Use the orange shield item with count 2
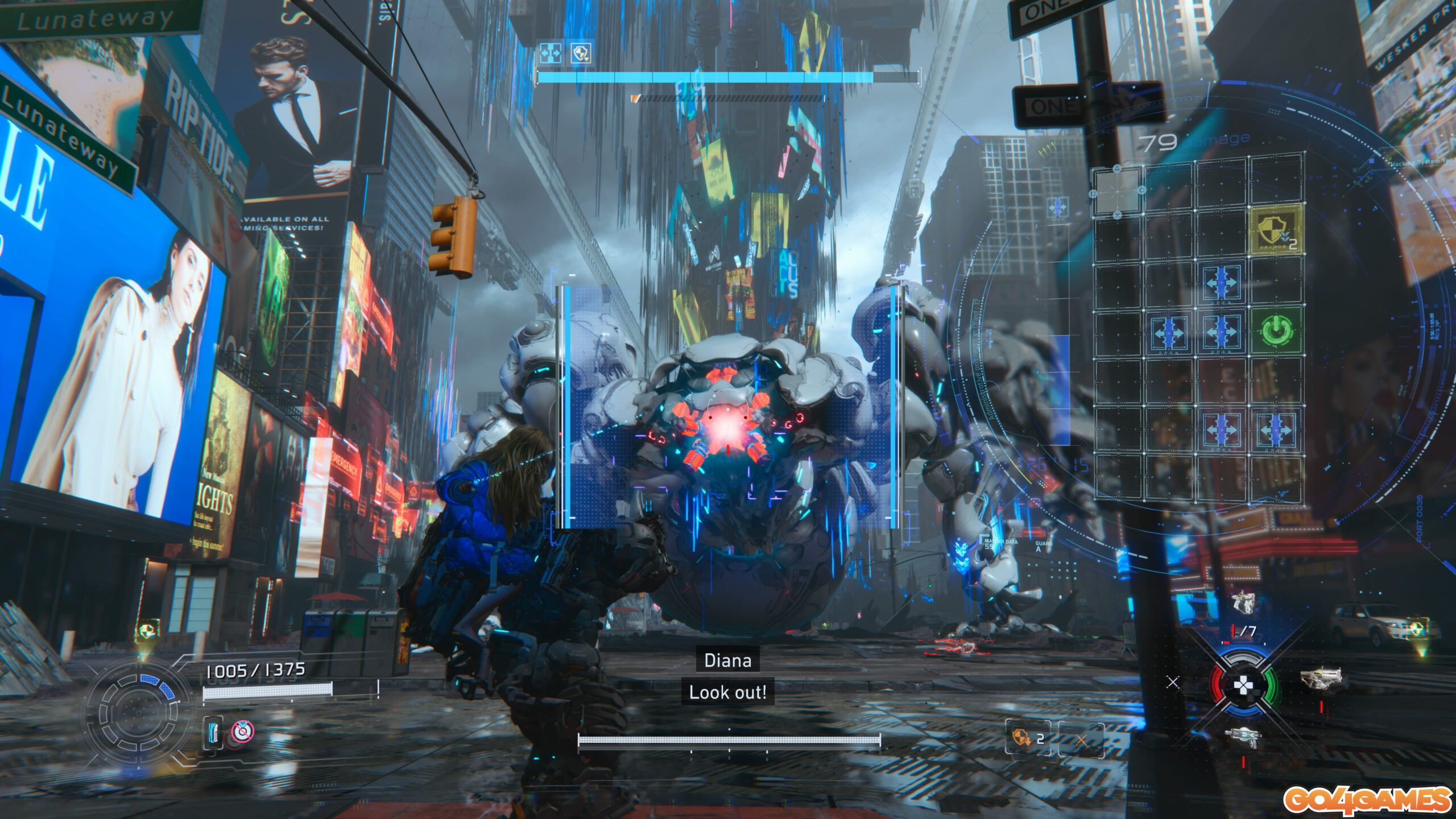This screenshot has width=1456, height=819. pos(1028,738)
